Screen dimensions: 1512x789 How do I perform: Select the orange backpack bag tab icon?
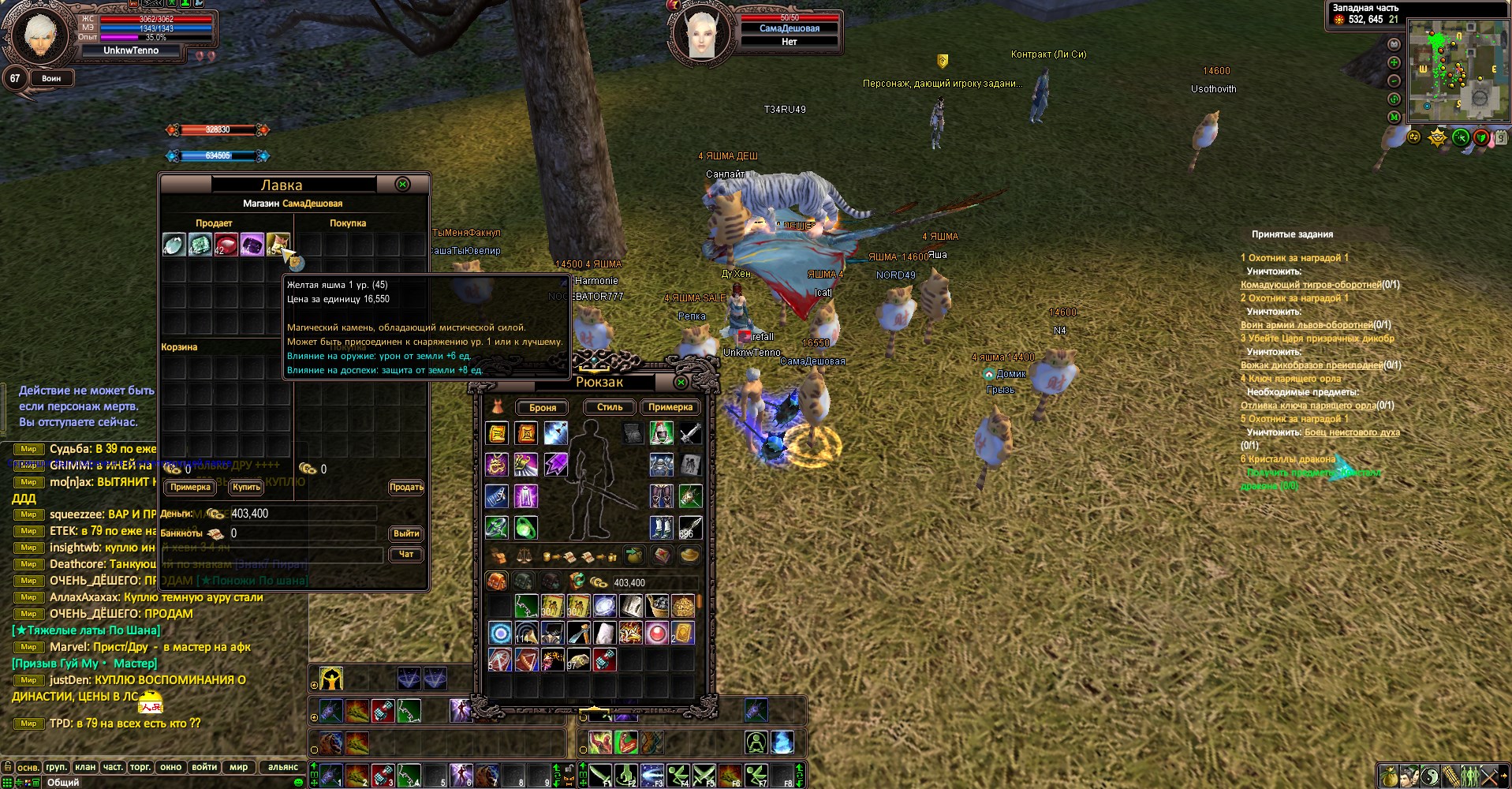(x=497, y=581)
